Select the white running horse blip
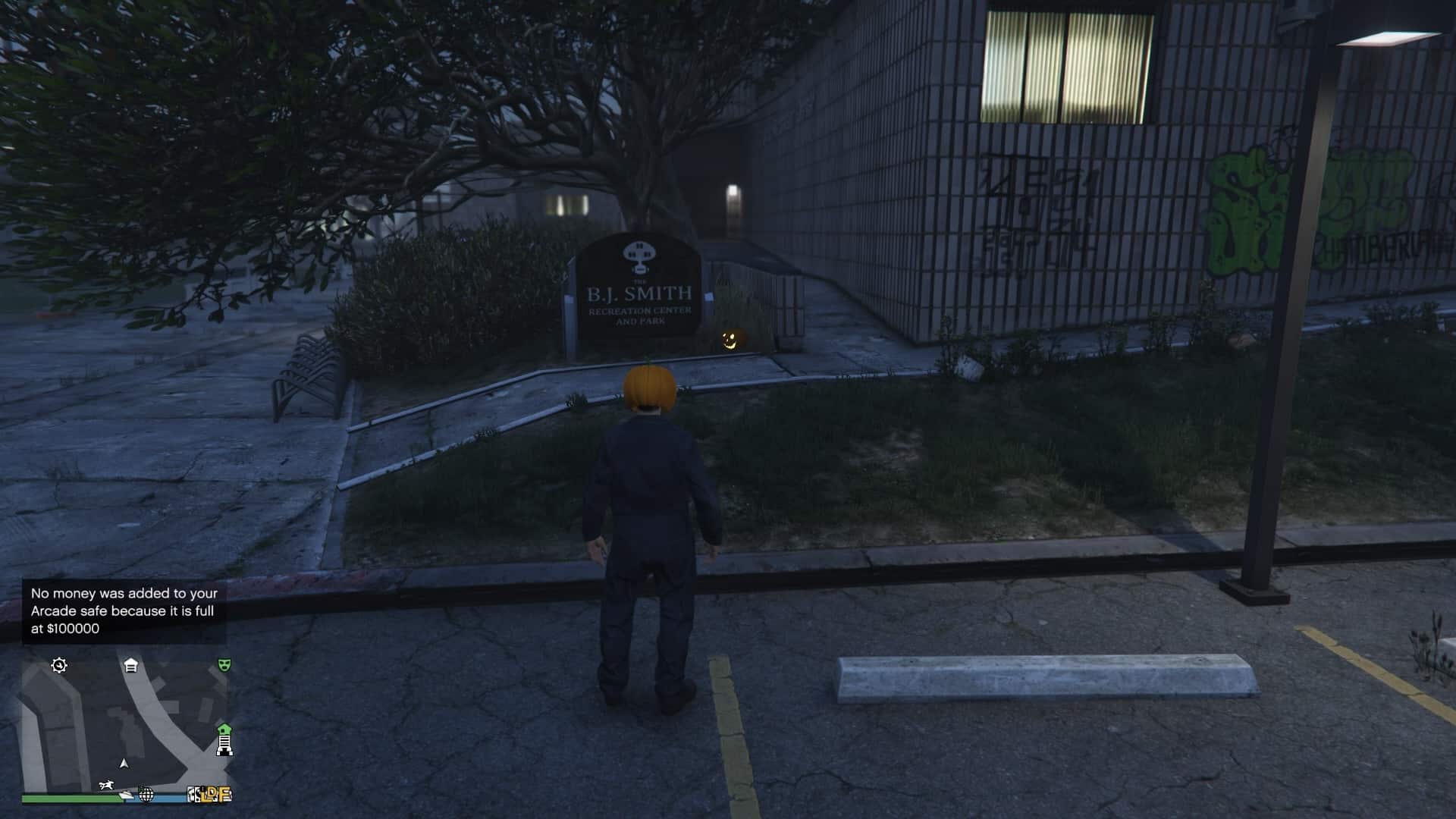 [x=108, y=786]
